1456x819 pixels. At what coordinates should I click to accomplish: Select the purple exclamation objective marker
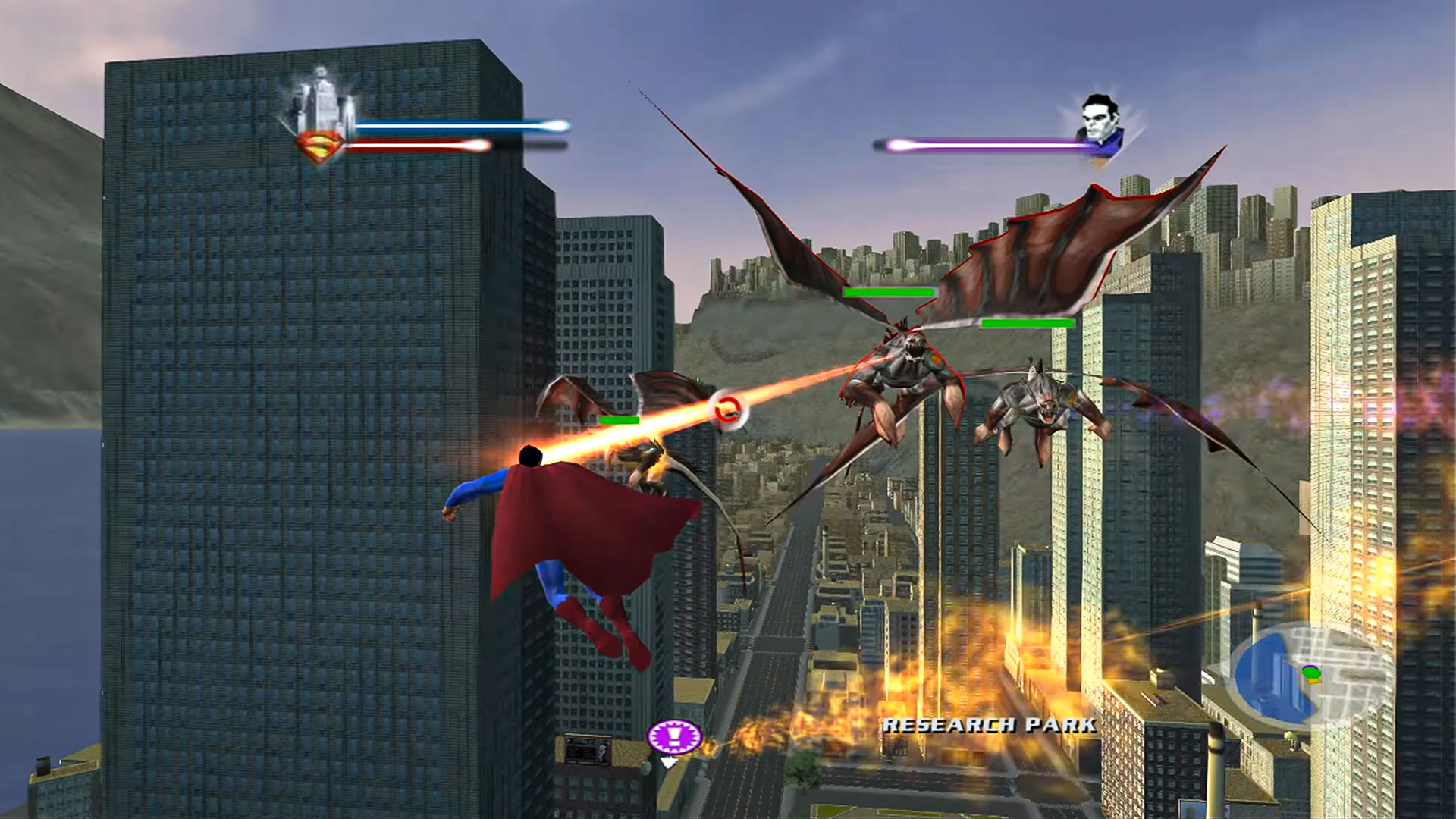674,735
